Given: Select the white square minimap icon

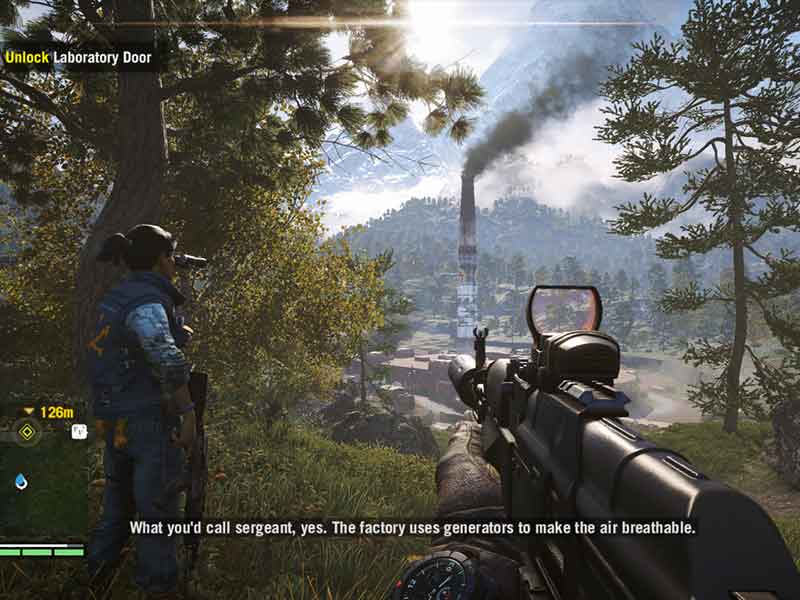Looking at the screenshot, I should point(79,432).
